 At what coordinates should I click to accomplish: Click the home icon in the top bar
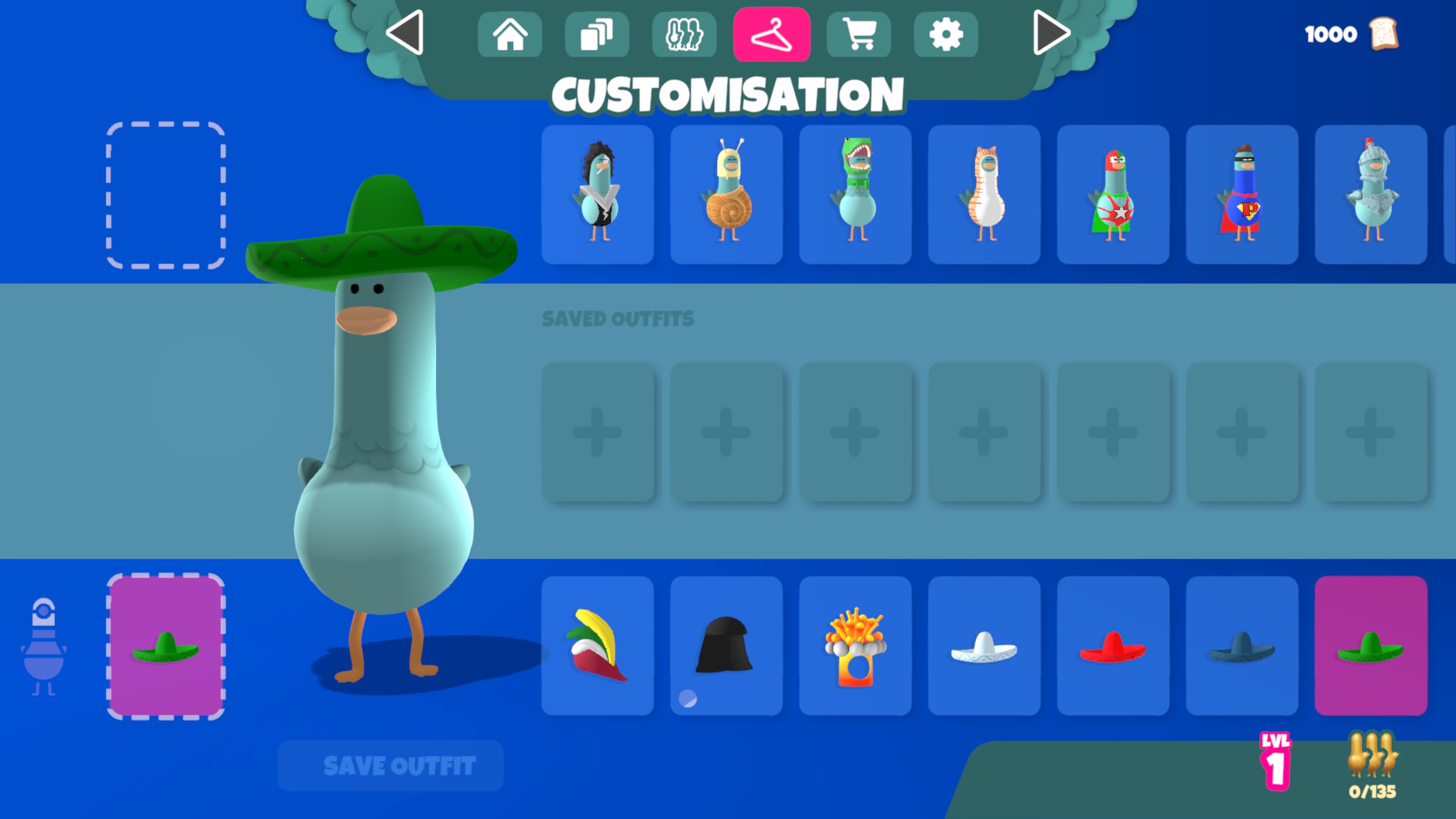tap(510, 35)
